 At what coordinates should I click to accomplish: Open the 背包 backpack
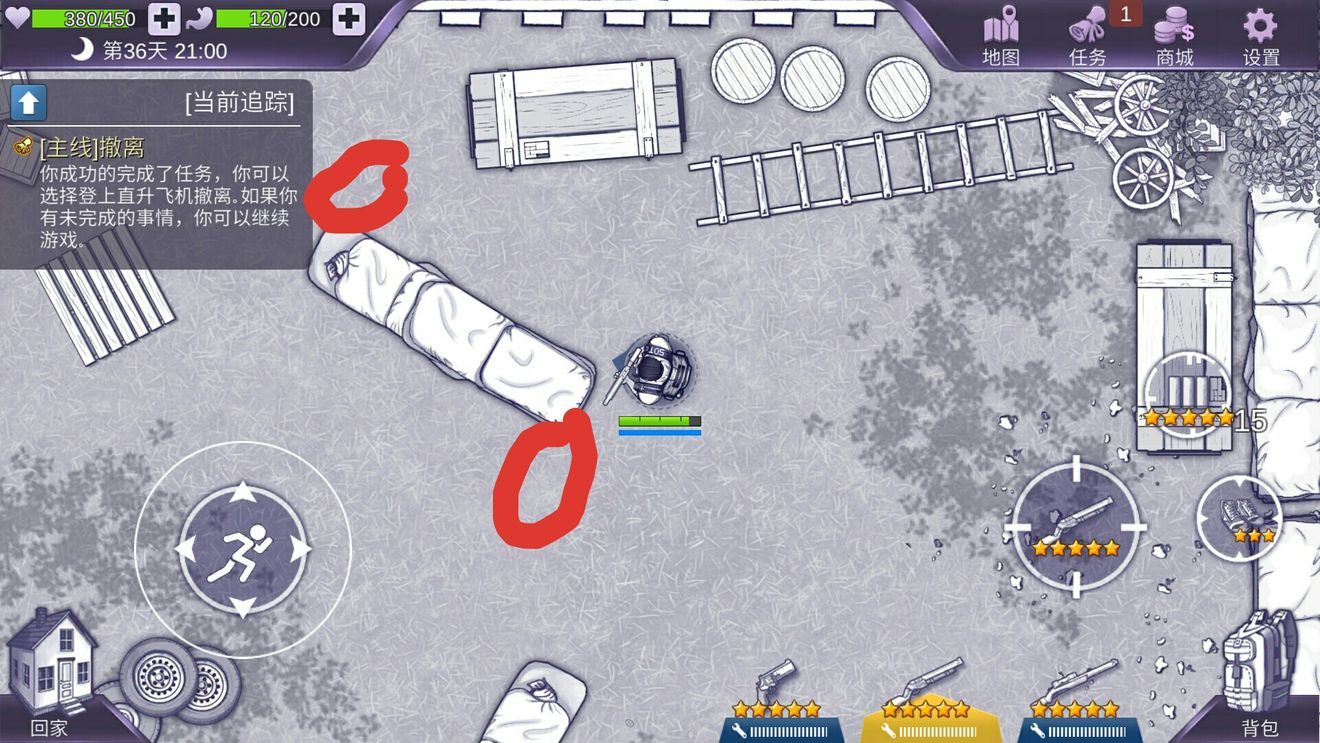[1259, 670]
